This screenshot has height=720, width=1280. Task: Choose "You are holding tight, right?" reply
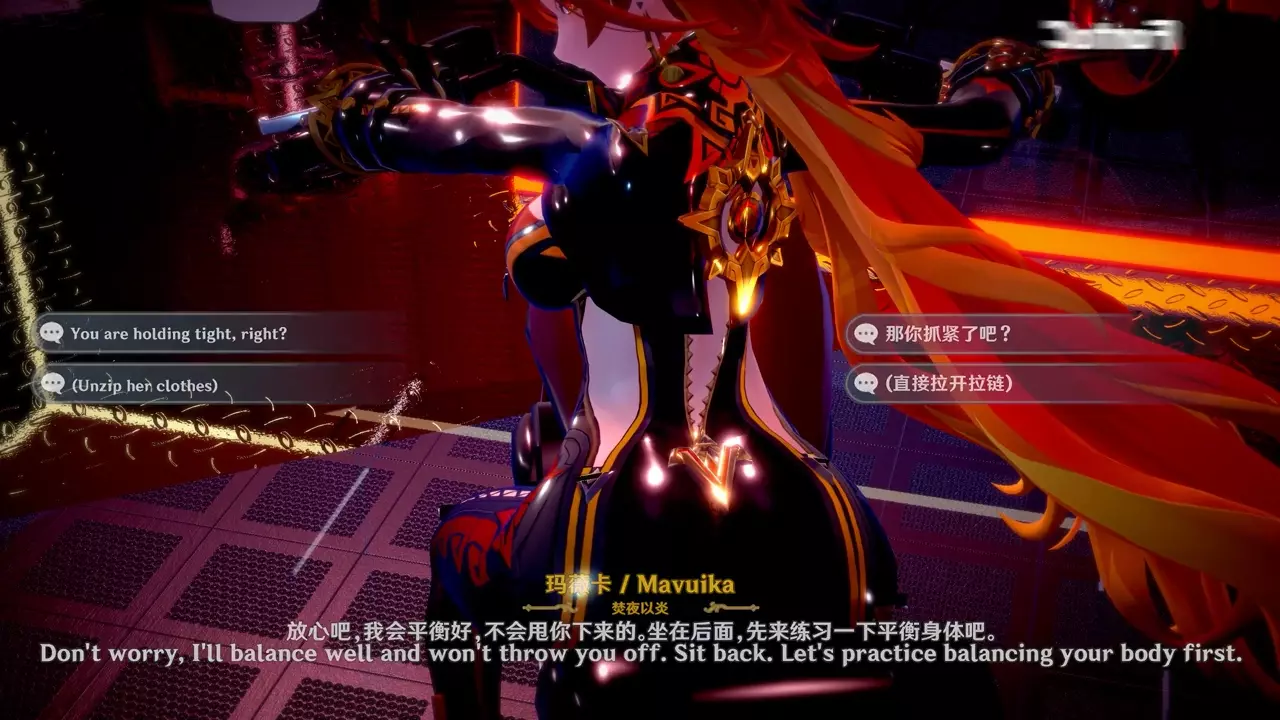tap(178, 334)
